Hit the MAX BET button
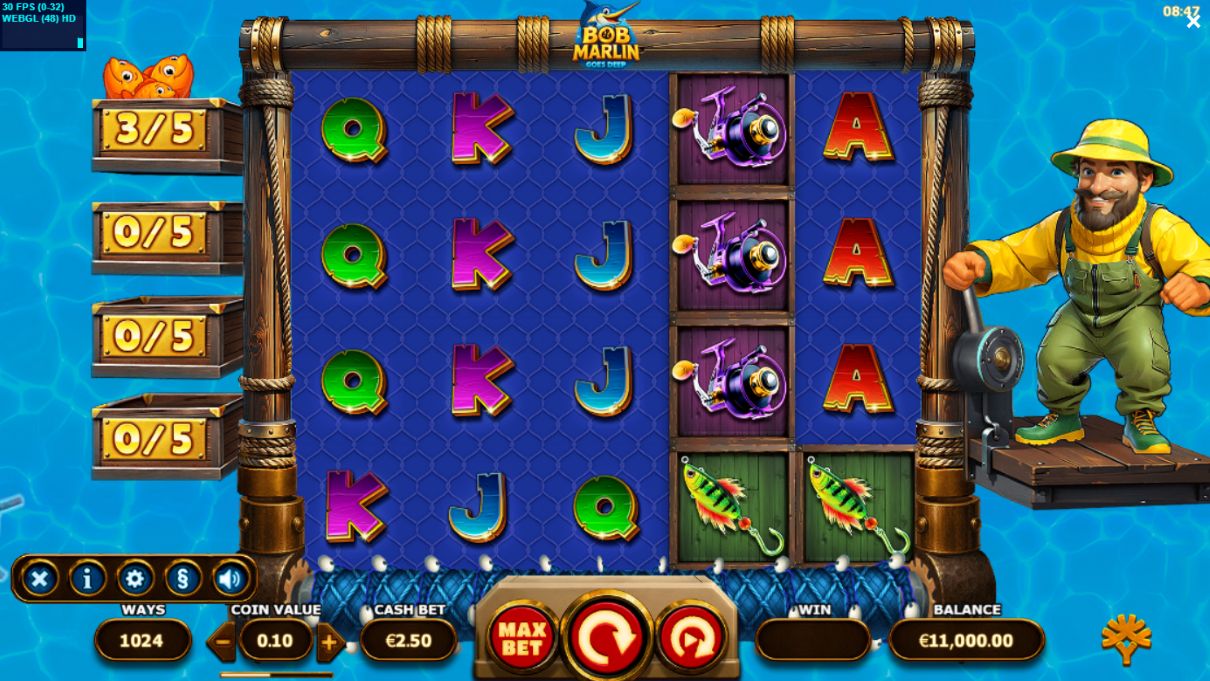 coord(522,637)
